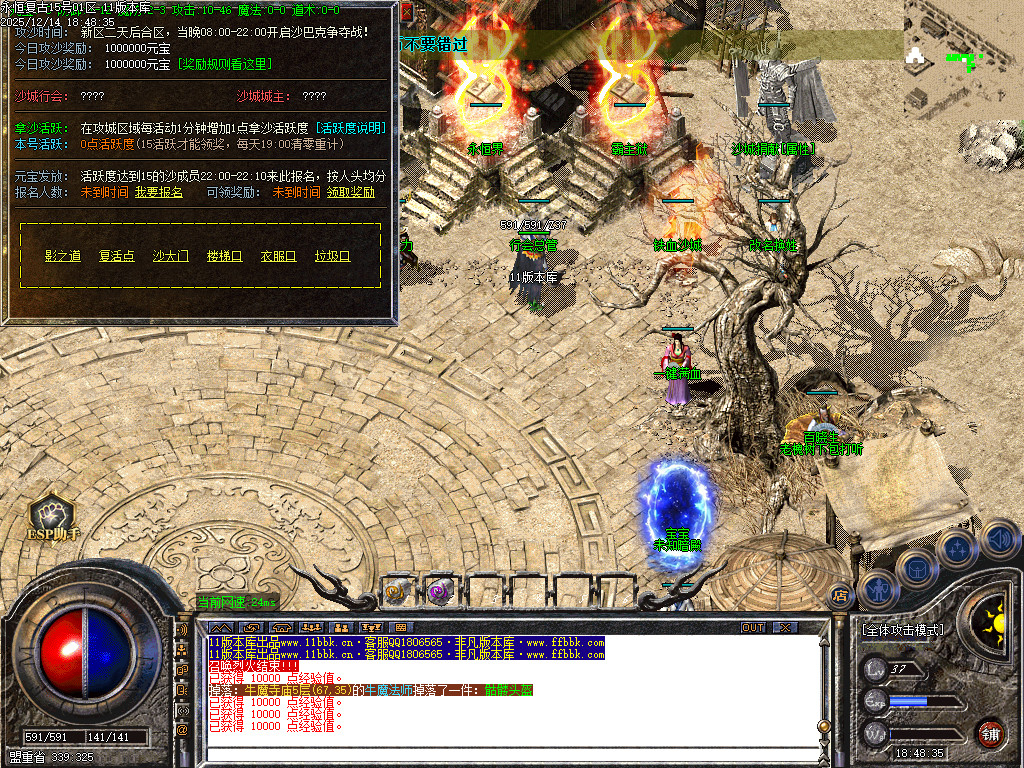Claim the reward via 领取奖励
Screen dimensions: 1024x768
[350, 192]
